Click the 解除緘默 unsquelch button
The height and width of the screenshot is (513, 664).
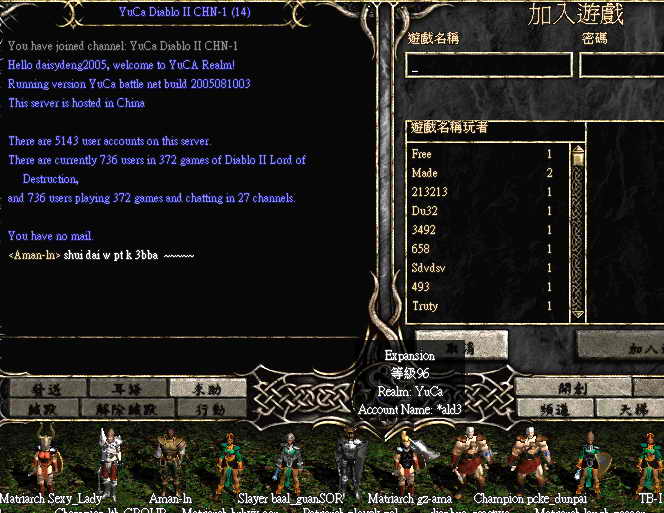(x=127, y=408)
